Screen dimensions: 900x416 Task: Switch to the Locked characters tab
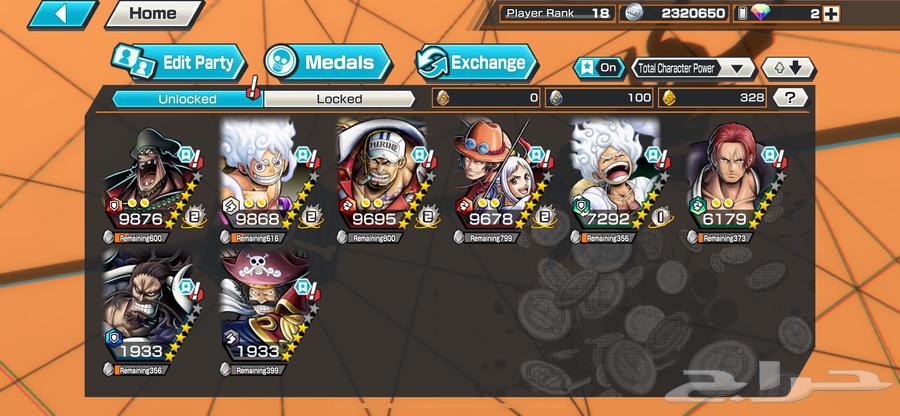[339, 99]
